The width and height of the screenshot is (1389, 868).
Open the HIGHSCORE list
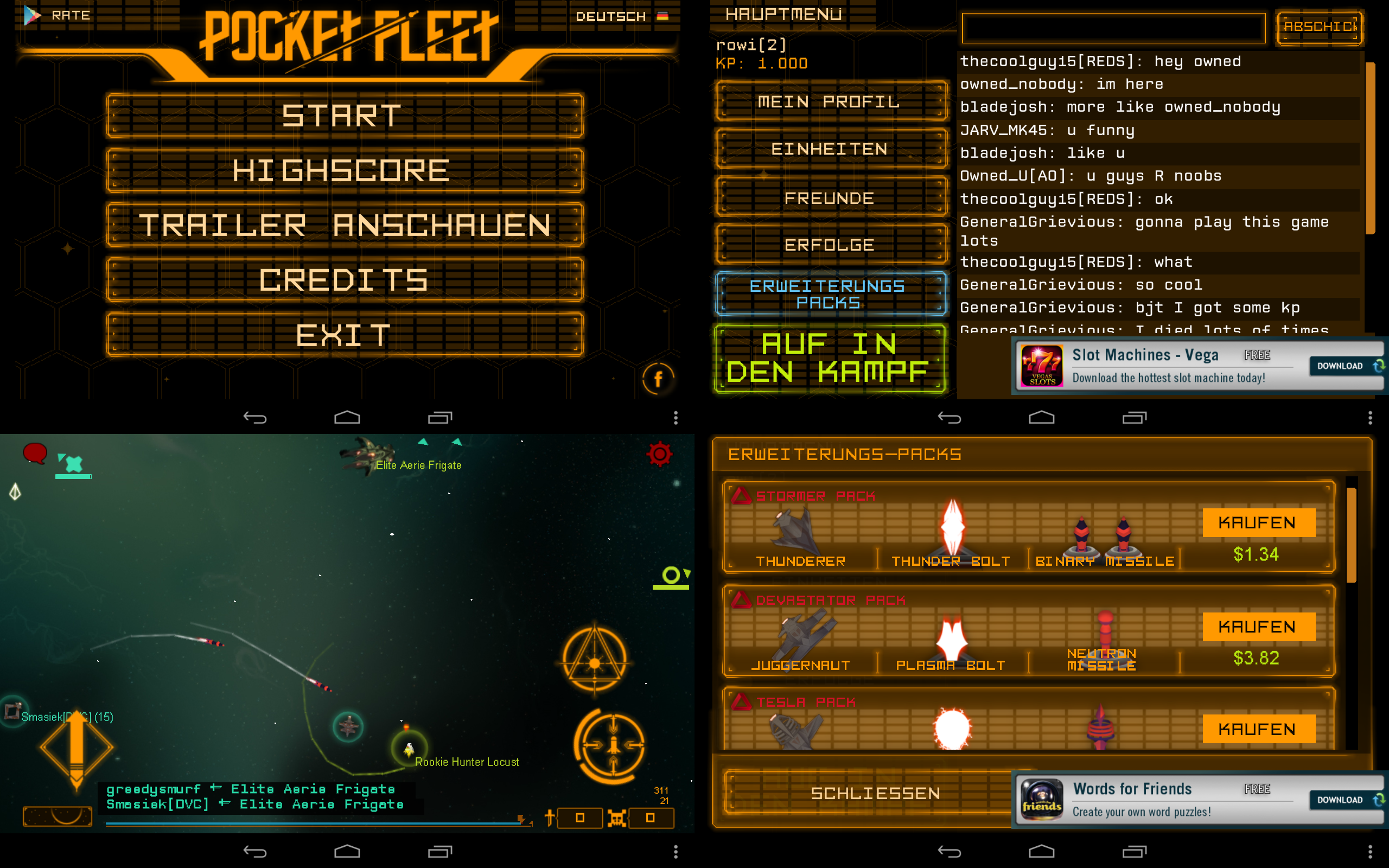[345, 170]
